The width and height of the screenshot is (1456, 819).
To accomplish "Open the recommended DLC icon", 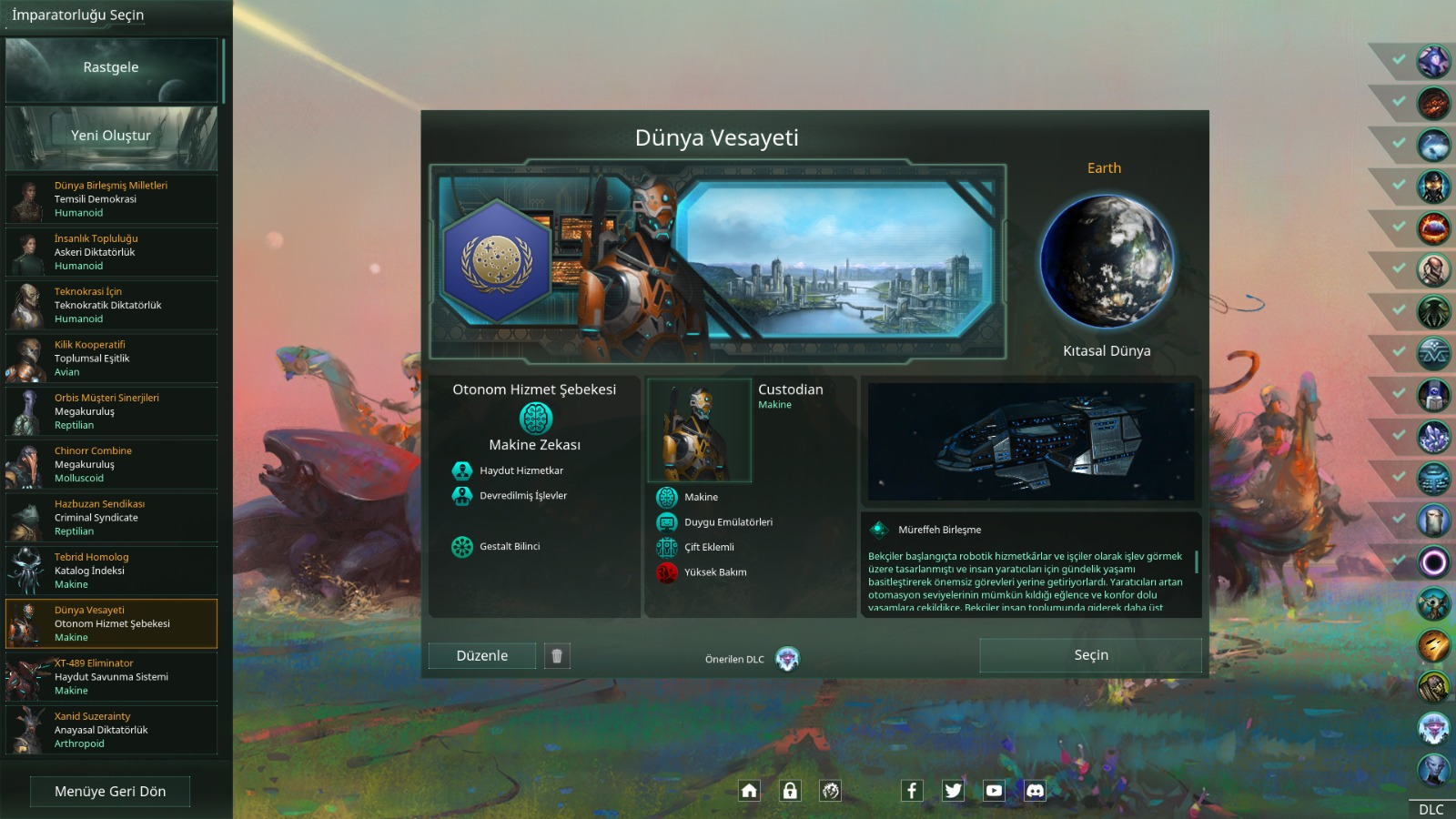I will 787,659.
